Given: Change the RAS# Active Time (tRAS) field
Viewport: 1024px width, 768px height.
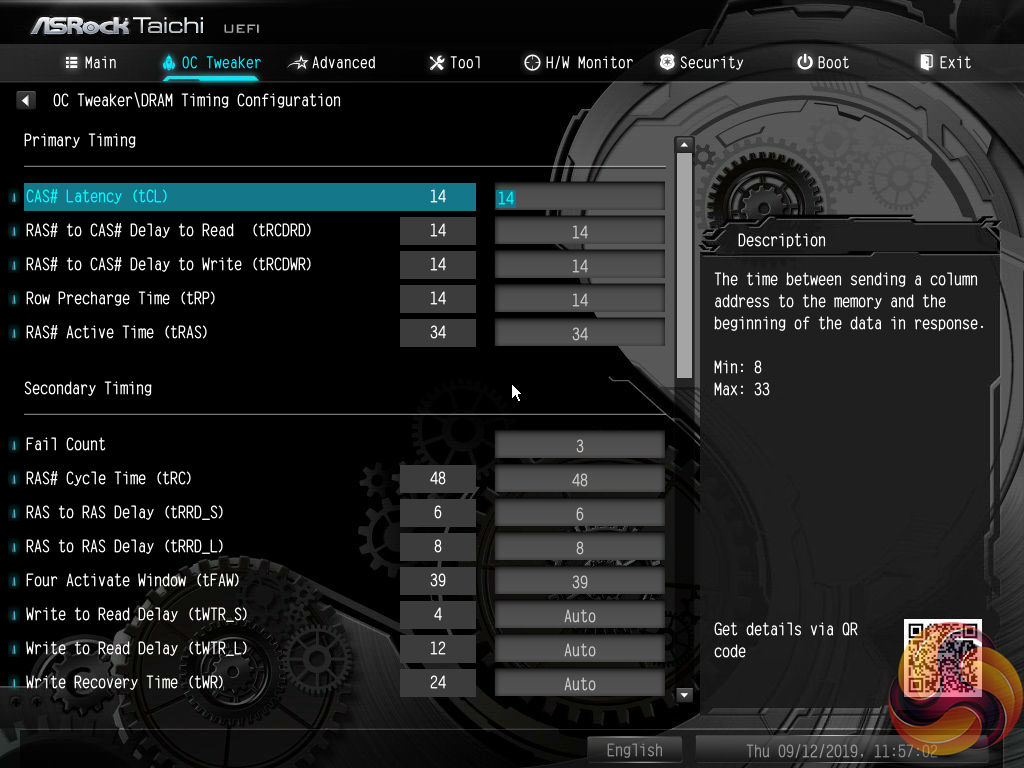Looking at the screenshot, I should click(580, 334).
